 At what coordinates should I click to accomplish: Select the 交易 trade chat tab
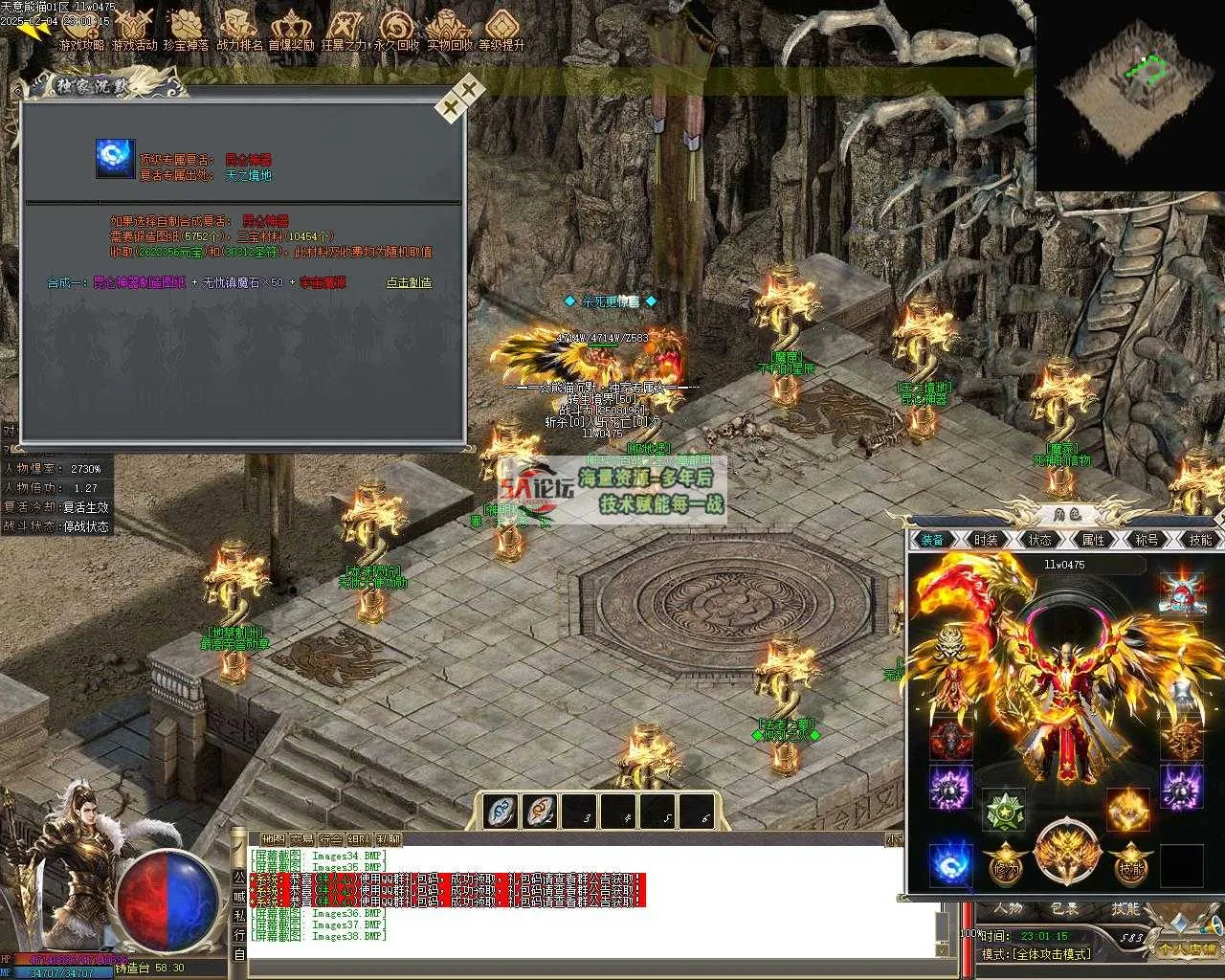click(302, 840)
